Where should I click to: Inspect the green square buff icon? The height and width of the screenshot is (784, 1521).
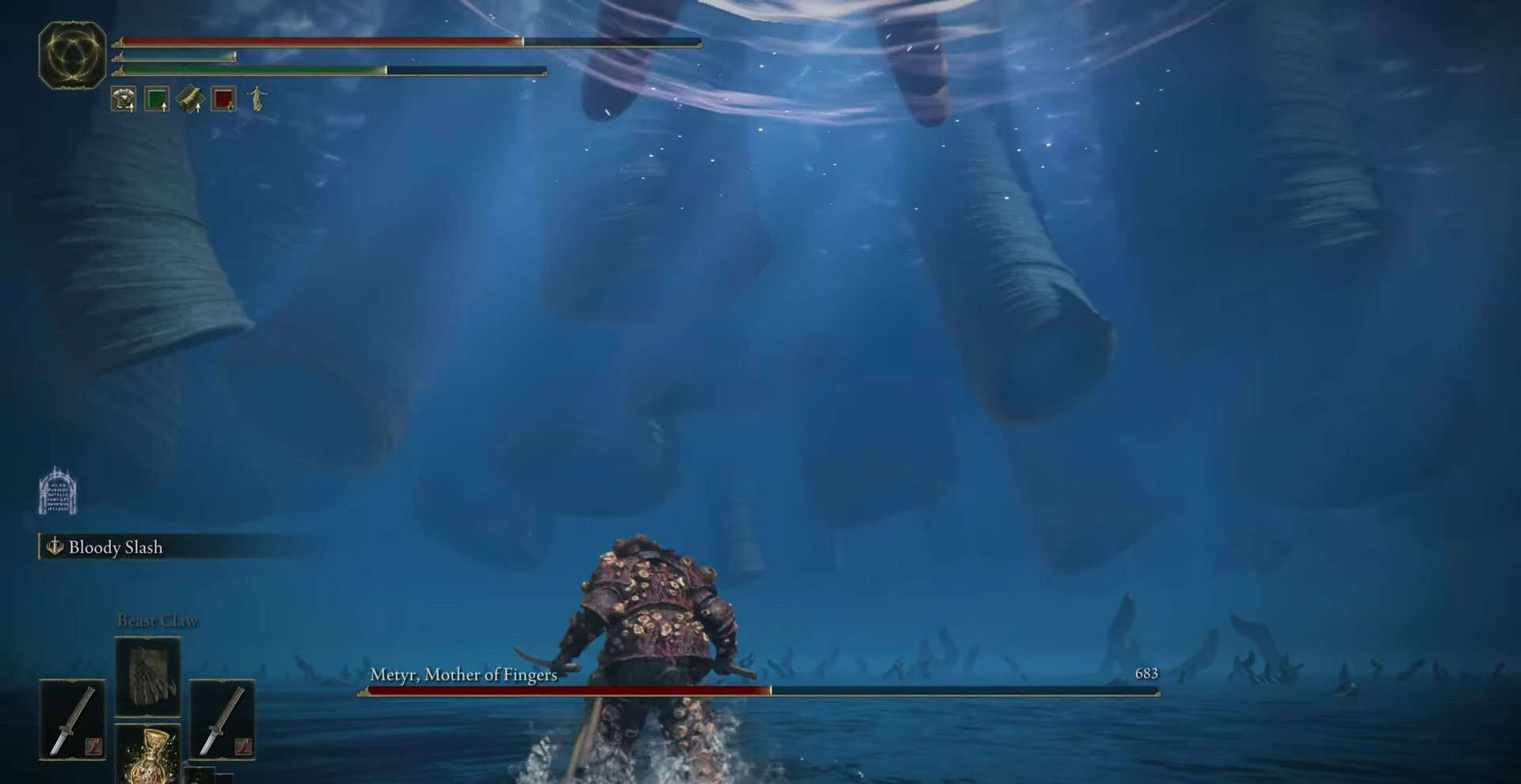click(157, 99)
